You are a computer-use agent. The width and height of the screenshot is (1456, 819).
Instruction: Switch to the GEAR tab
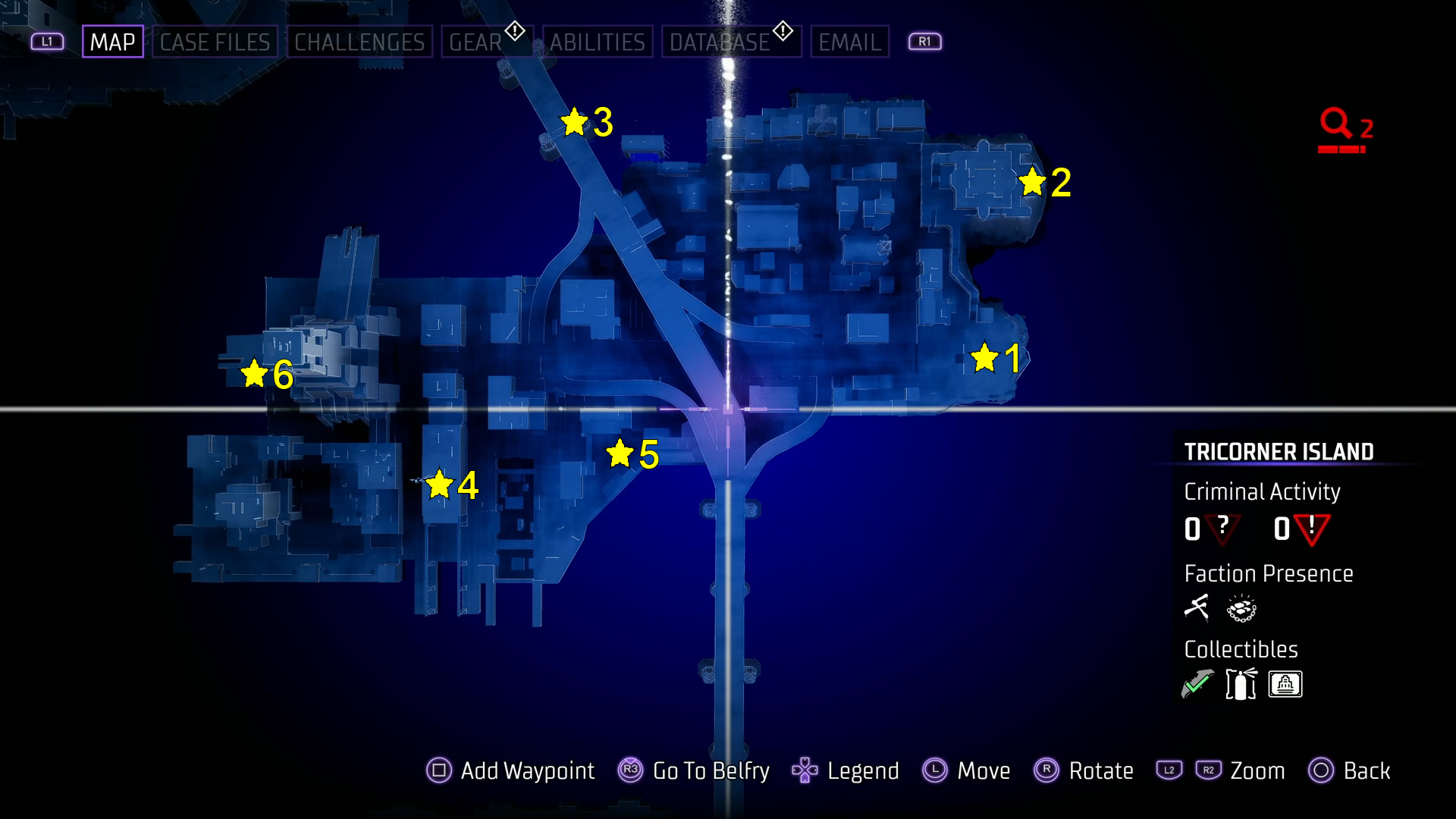point(476,42)
